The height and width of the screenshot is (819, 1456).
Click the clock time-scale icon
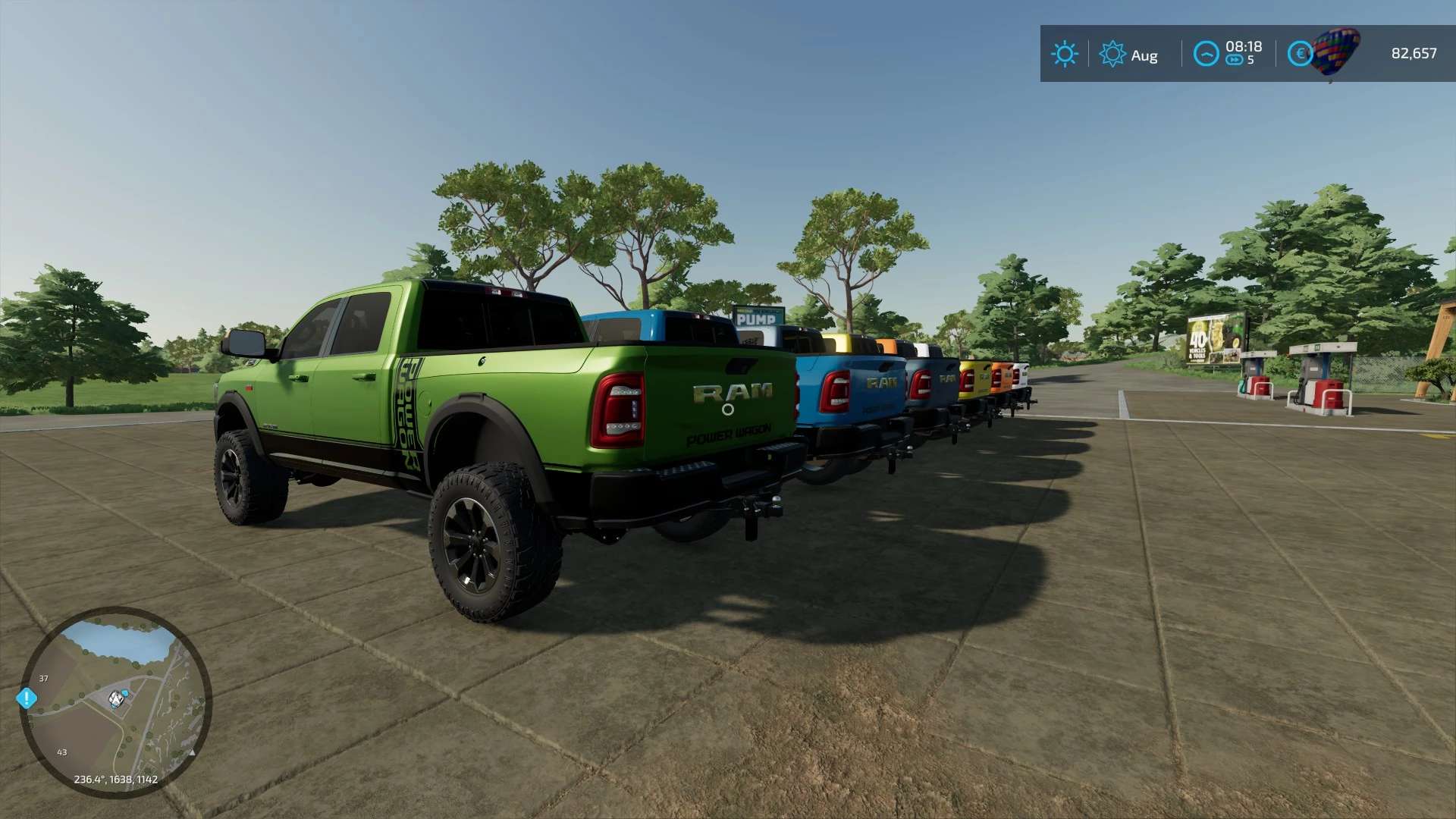pos(1206,54)
